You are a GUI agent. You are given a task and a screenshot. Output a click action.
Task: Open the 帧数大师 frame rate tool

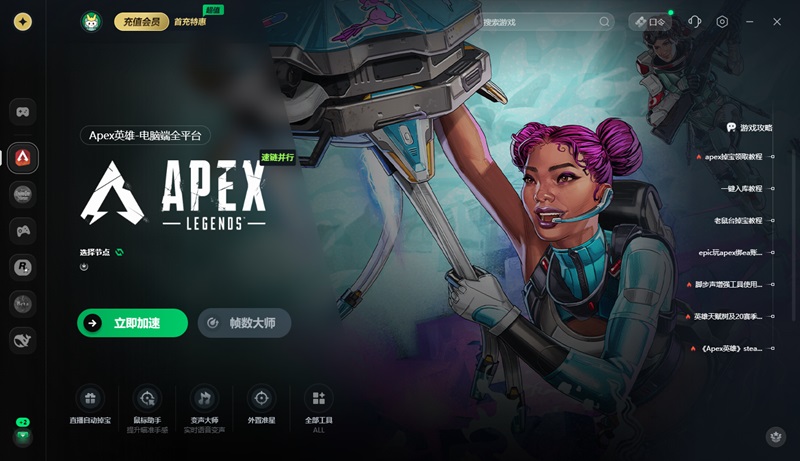(245, 323)
